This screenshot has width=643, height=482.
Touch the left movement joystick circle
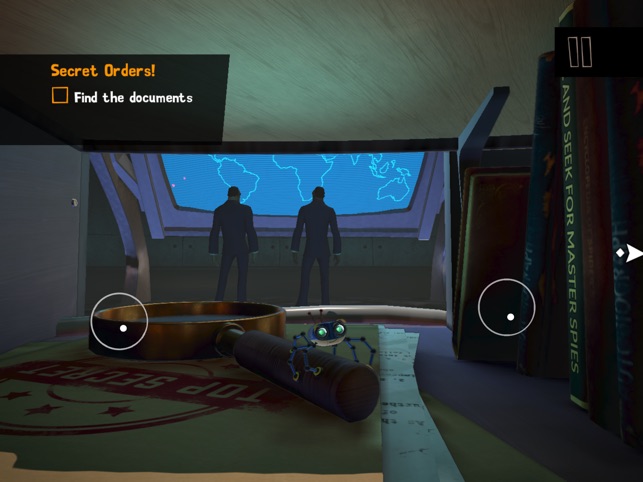pyautogui.click(x=120, y=321)
